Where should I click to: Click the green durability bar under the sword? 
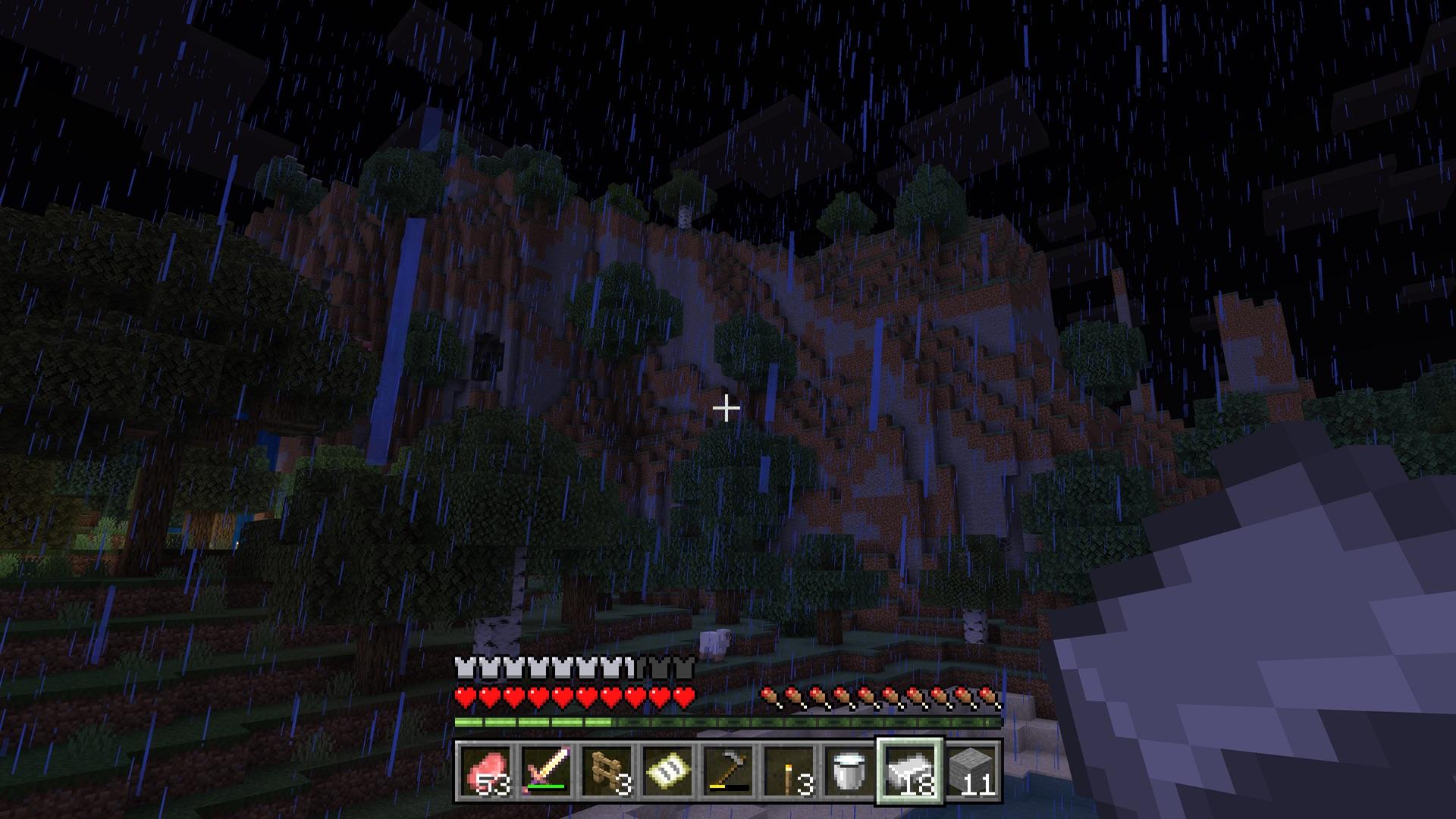pyautogui.click(x=546, y=786)
